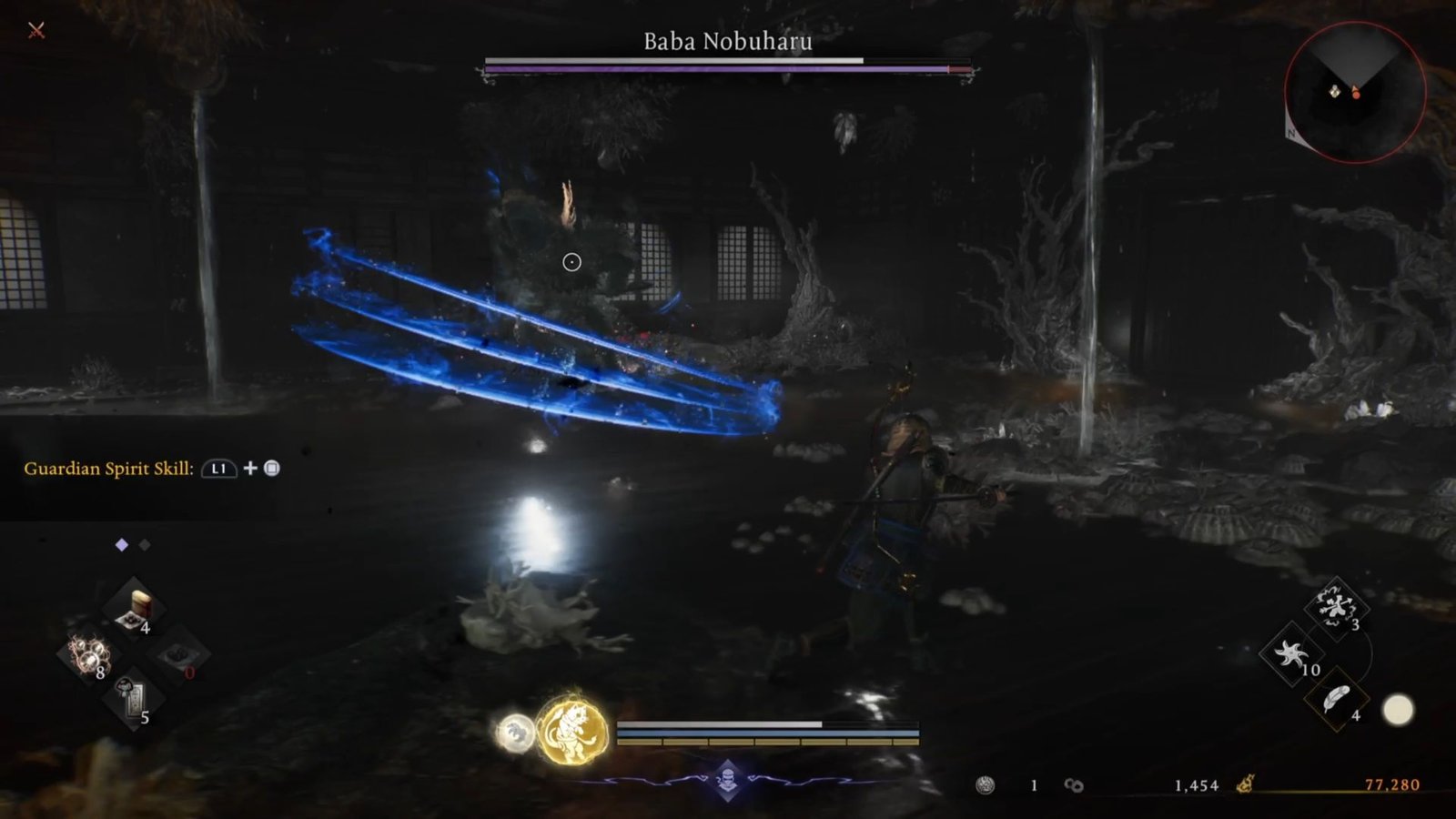Image resolution: width=1456 pixels, height=819 pixels.
Task: Select the boss name Baba Nobuharu
Action: [727, 39]
